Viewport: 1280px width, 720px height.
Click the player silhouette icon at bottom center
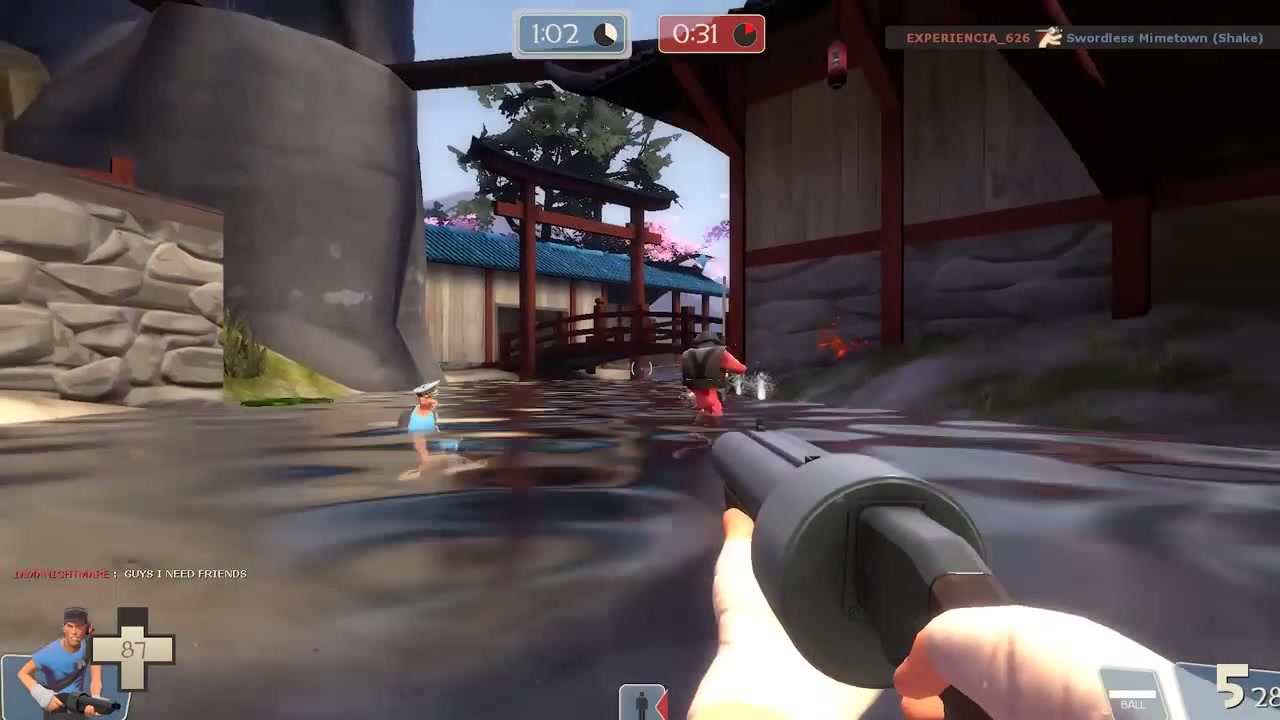640,702
